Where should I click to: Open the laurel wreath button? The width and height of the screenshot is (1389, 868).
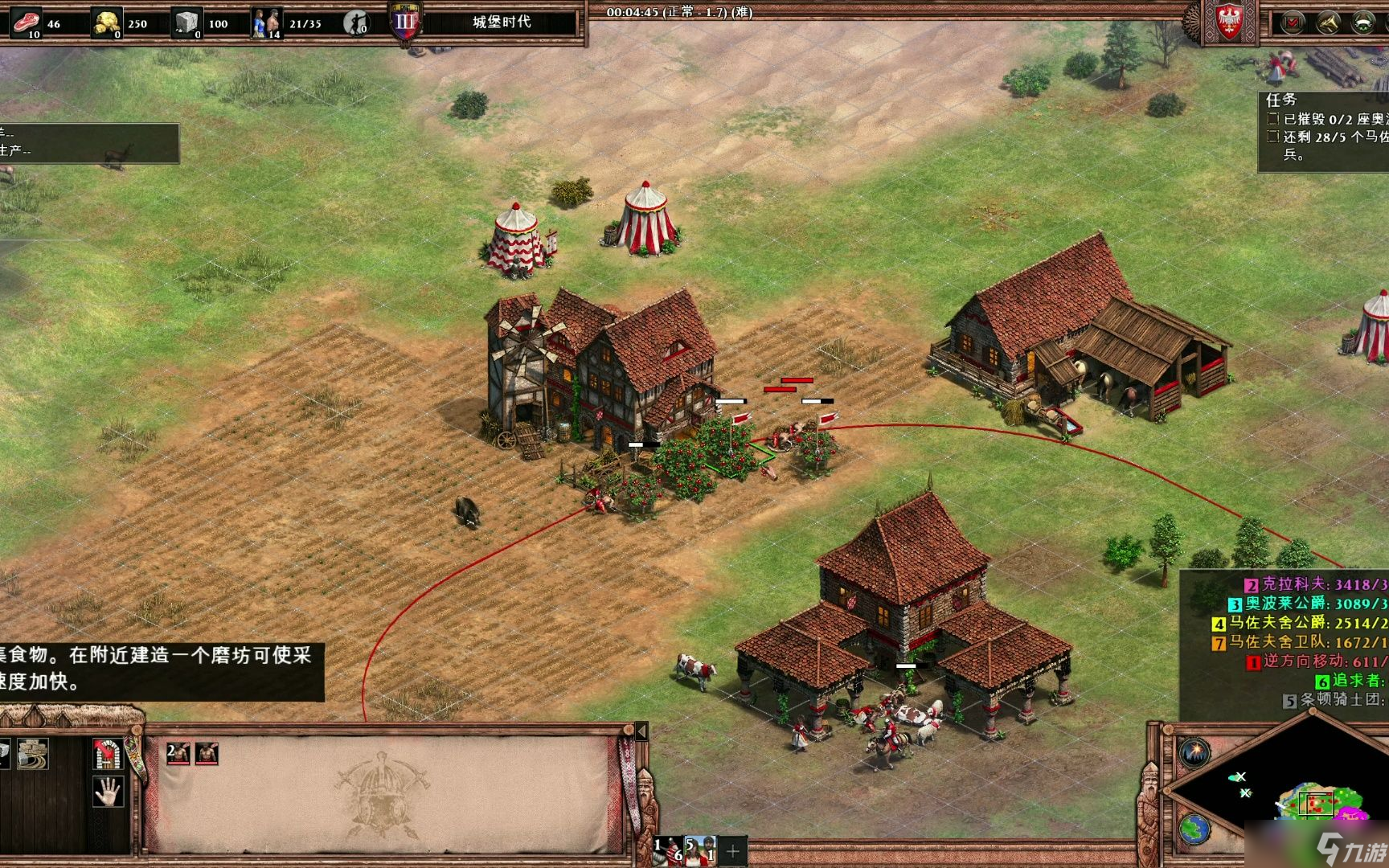pyautogui.click(x=1363, y=23)
